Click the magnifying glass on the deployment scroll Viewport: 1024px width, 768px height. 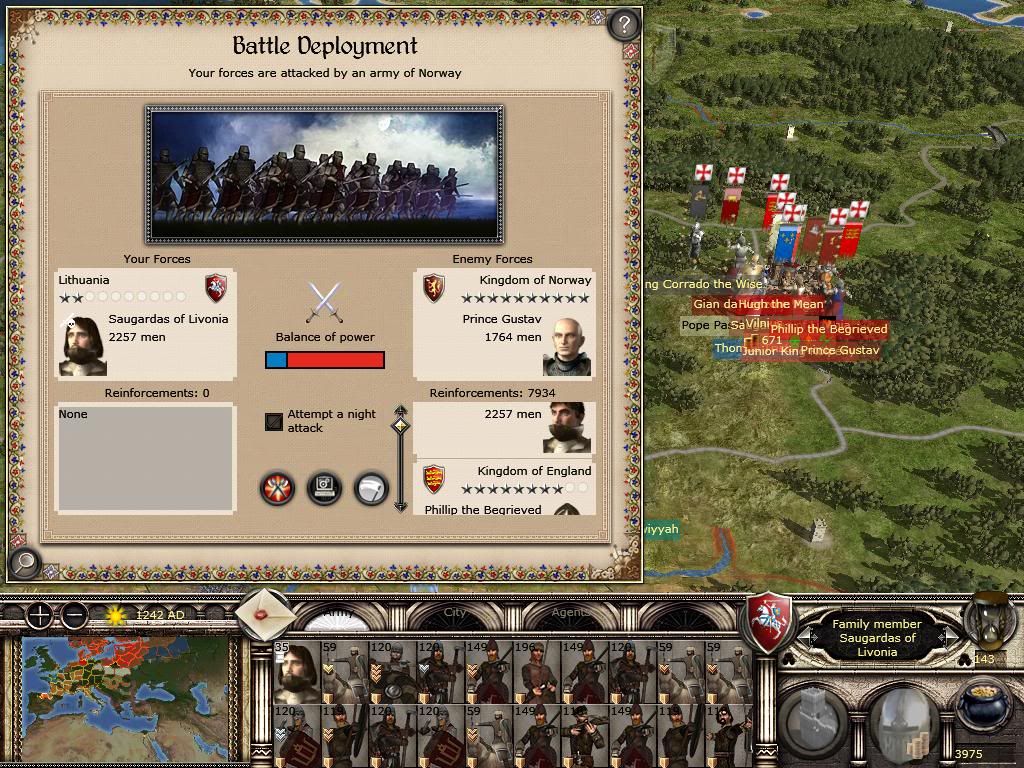point(24,563)
